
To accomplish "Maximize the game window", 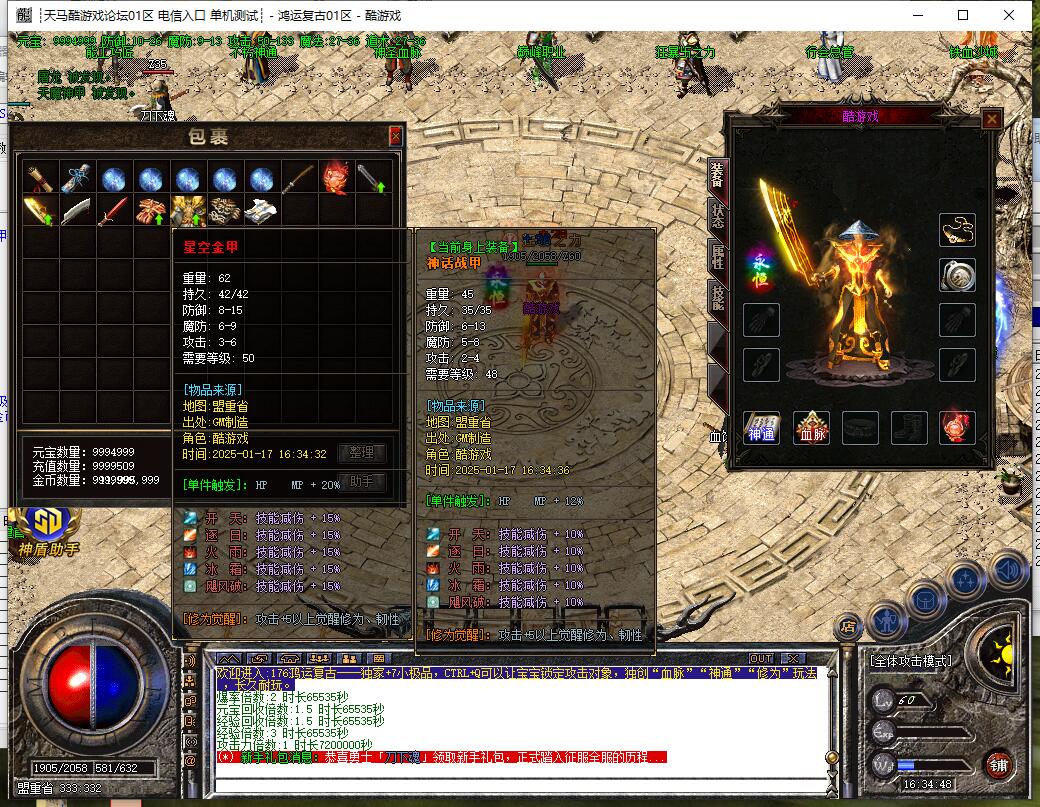I will click(963, 15).
